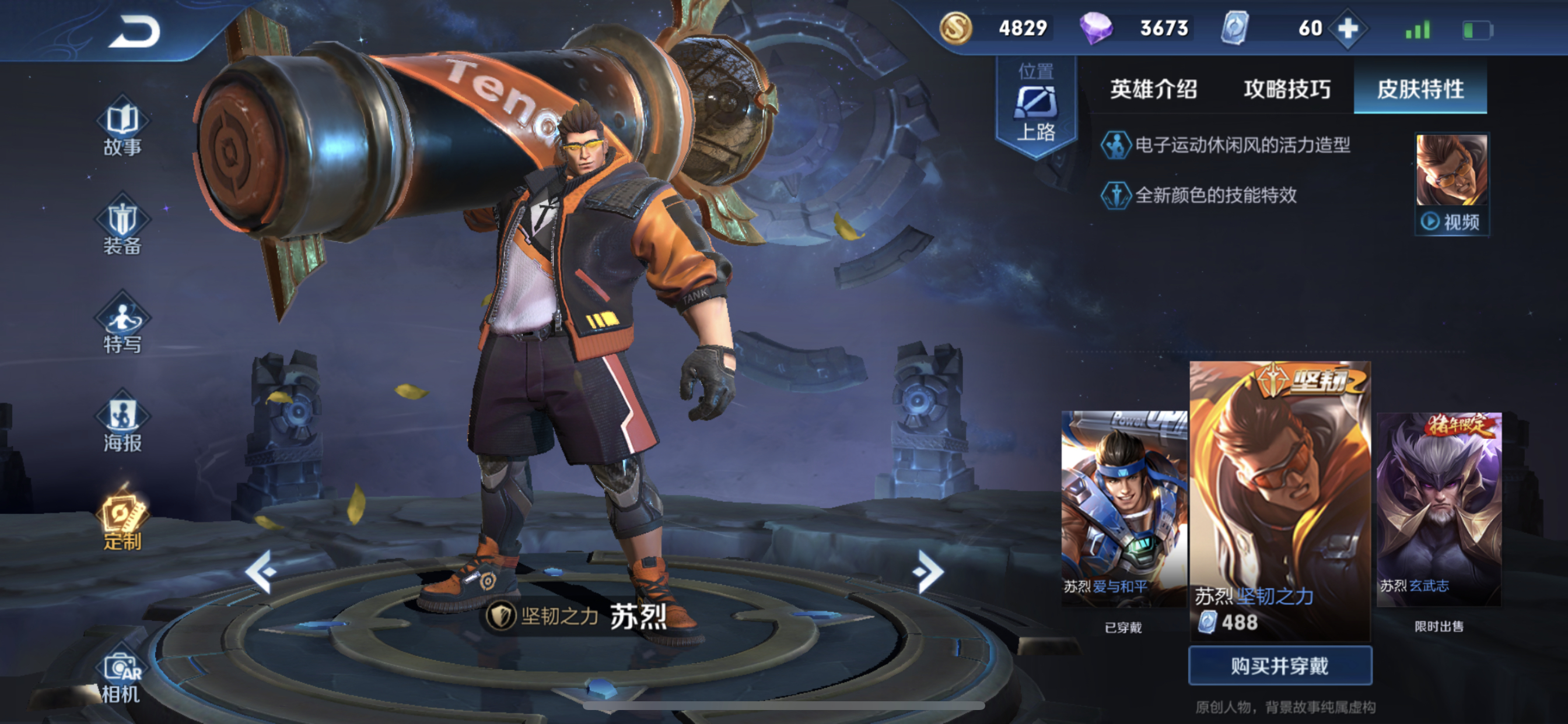
Task: Show previous hero with left arrow
Action: 262,571
